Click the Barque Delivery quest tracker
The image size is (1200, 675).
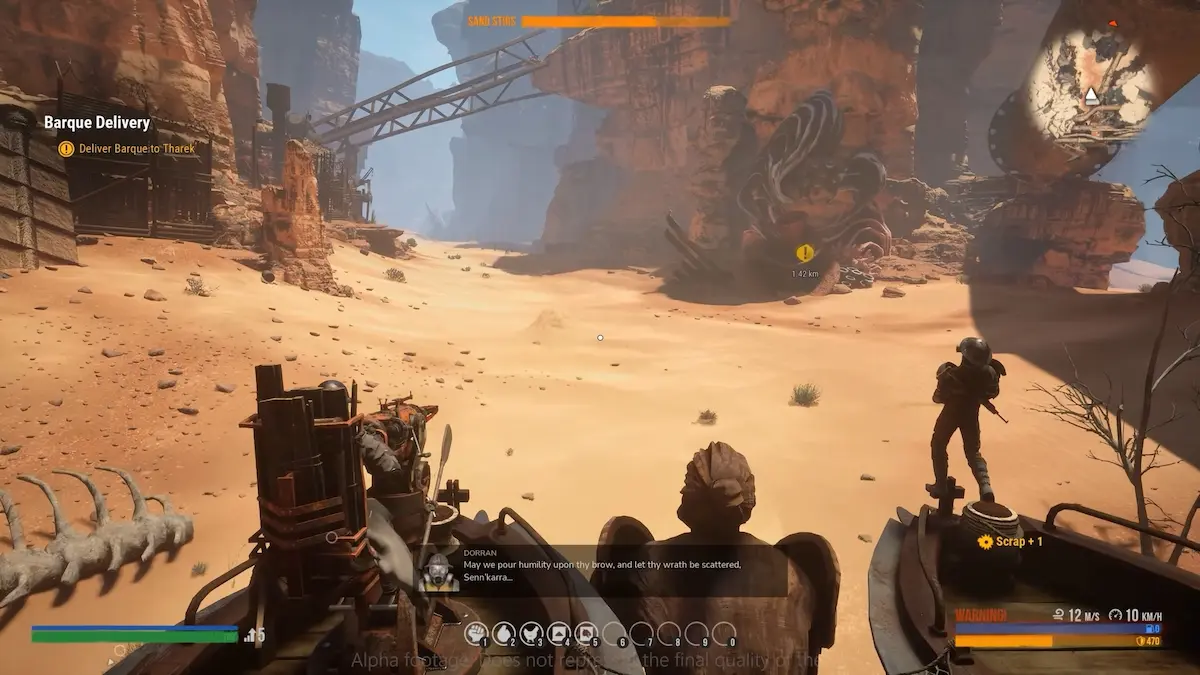pyautogui.click(x=97, y=123)
